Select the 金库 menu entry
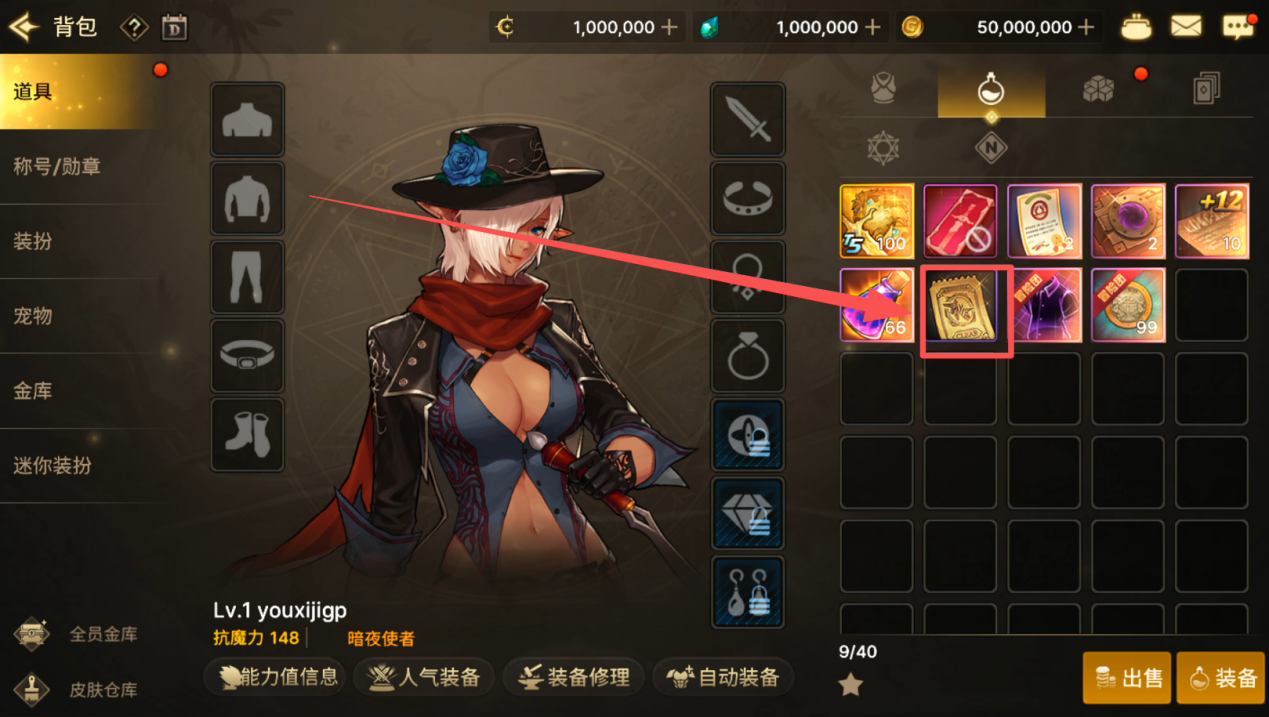1269x717 pixels. (33, 391)
